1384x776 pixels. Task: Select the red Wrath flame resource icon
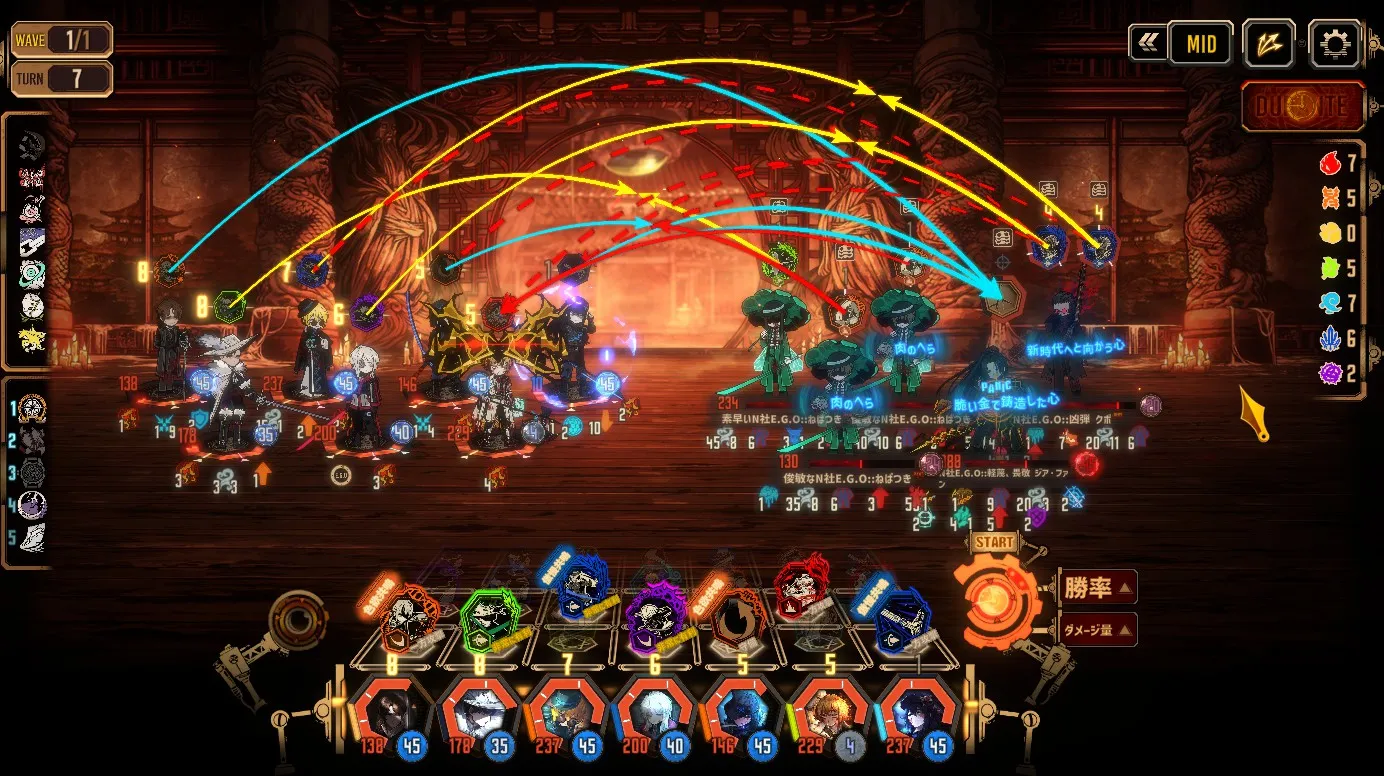coord(1329,163)
